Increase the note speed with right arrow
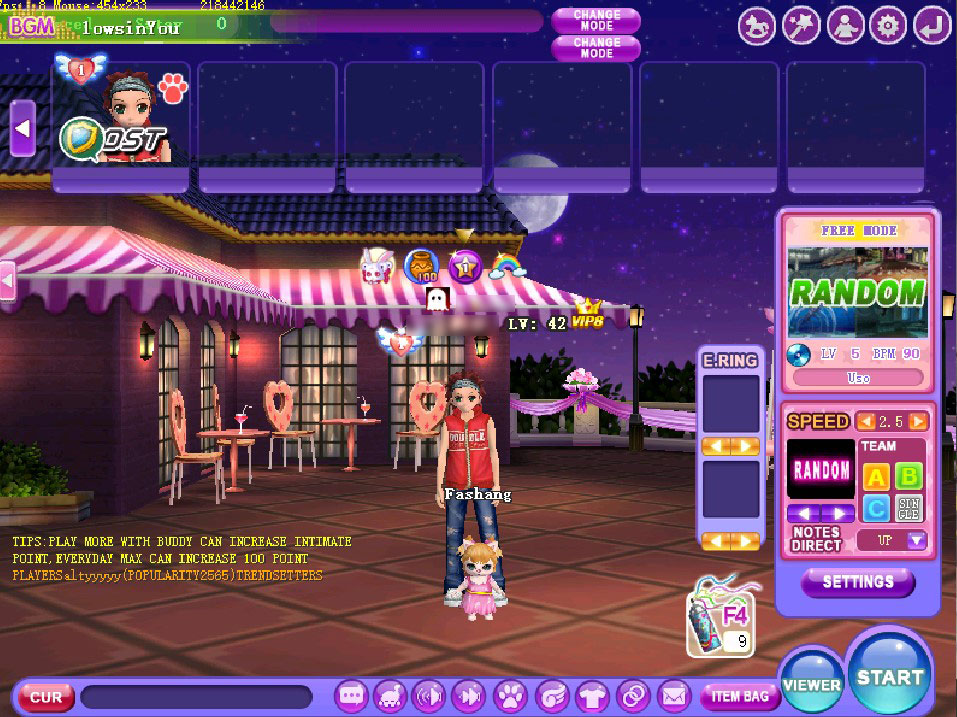This screenshot has height=717, width=957. coord(917,421)
